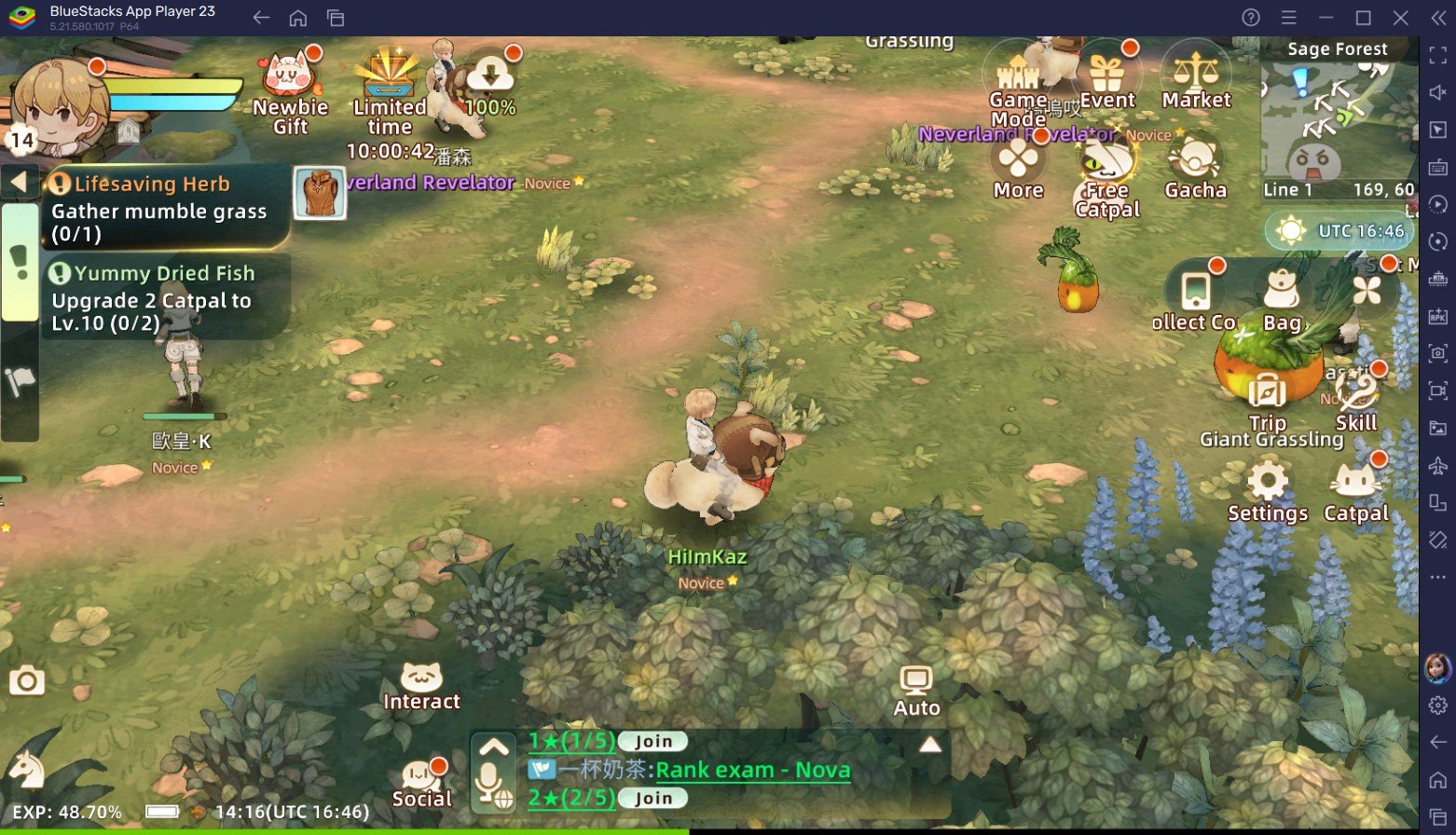Expand the team recruitment list
Screen dimensions: 1456x835
pyautogui.click(x=930, y=744)
